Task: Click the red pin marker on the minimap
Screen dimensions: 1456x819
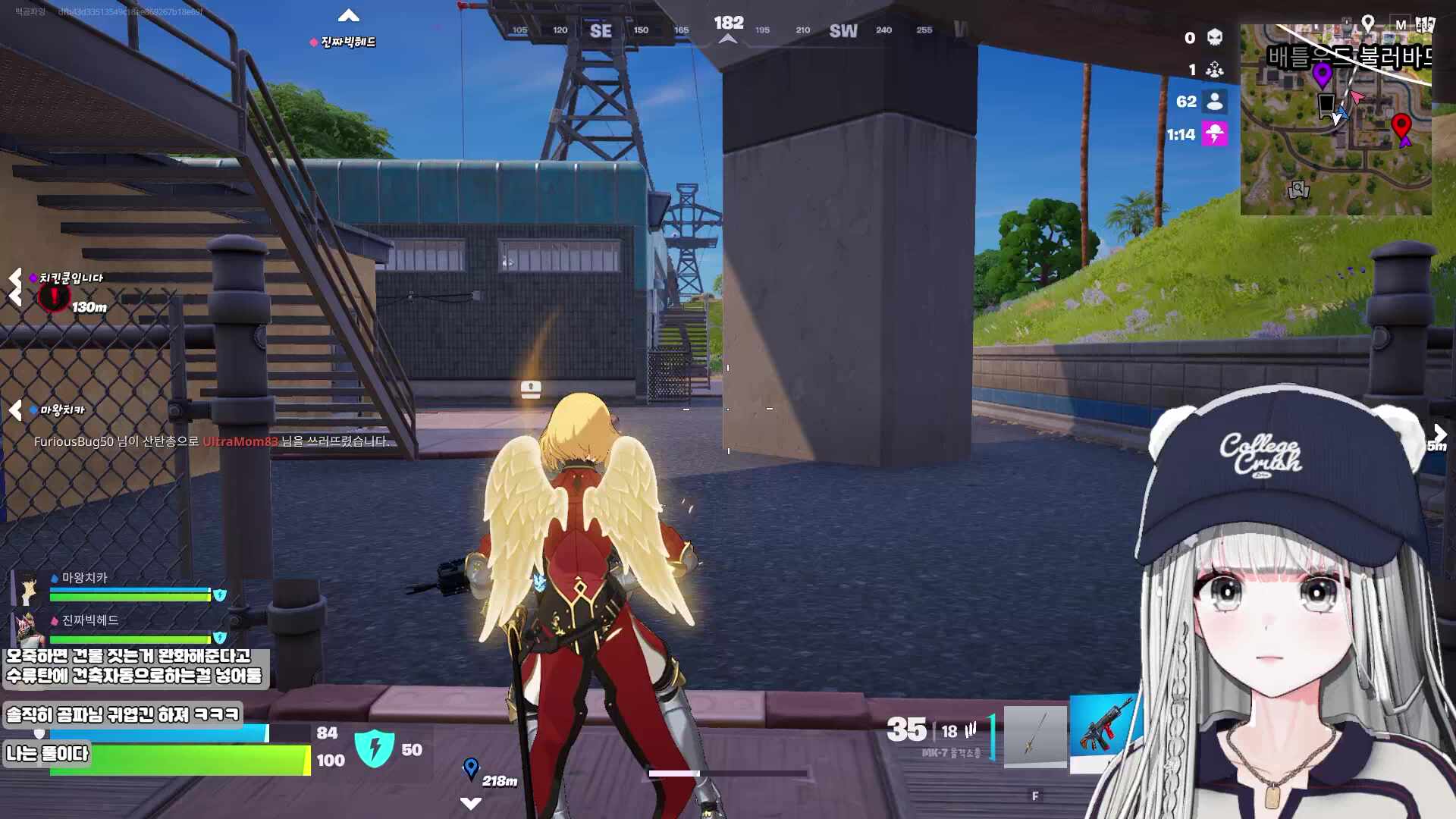Action: [x=1401, y=124]
